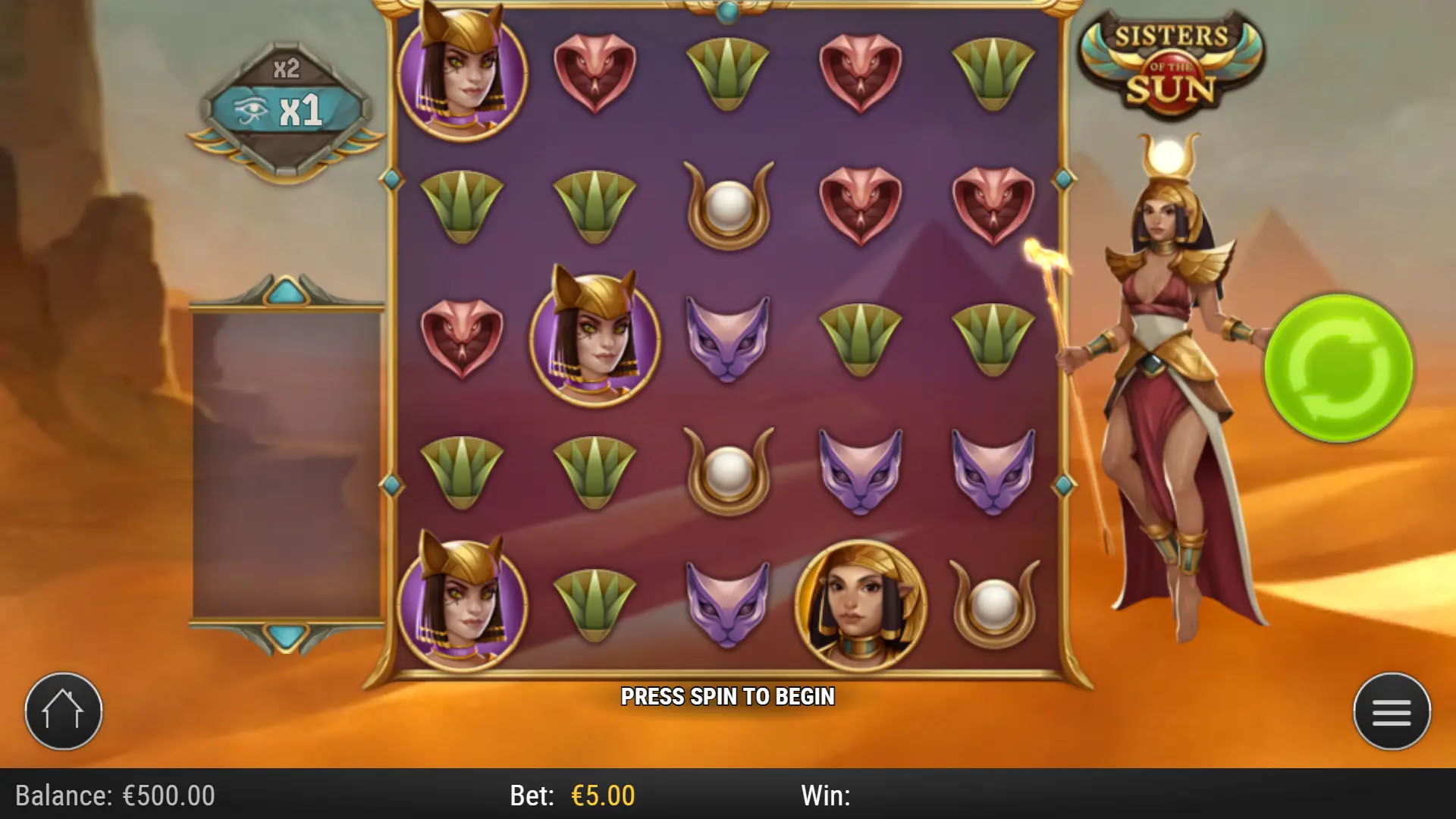Select the framed sister portrait on the bottom row
Screen dimensions: 1456x819
(861, 603)
